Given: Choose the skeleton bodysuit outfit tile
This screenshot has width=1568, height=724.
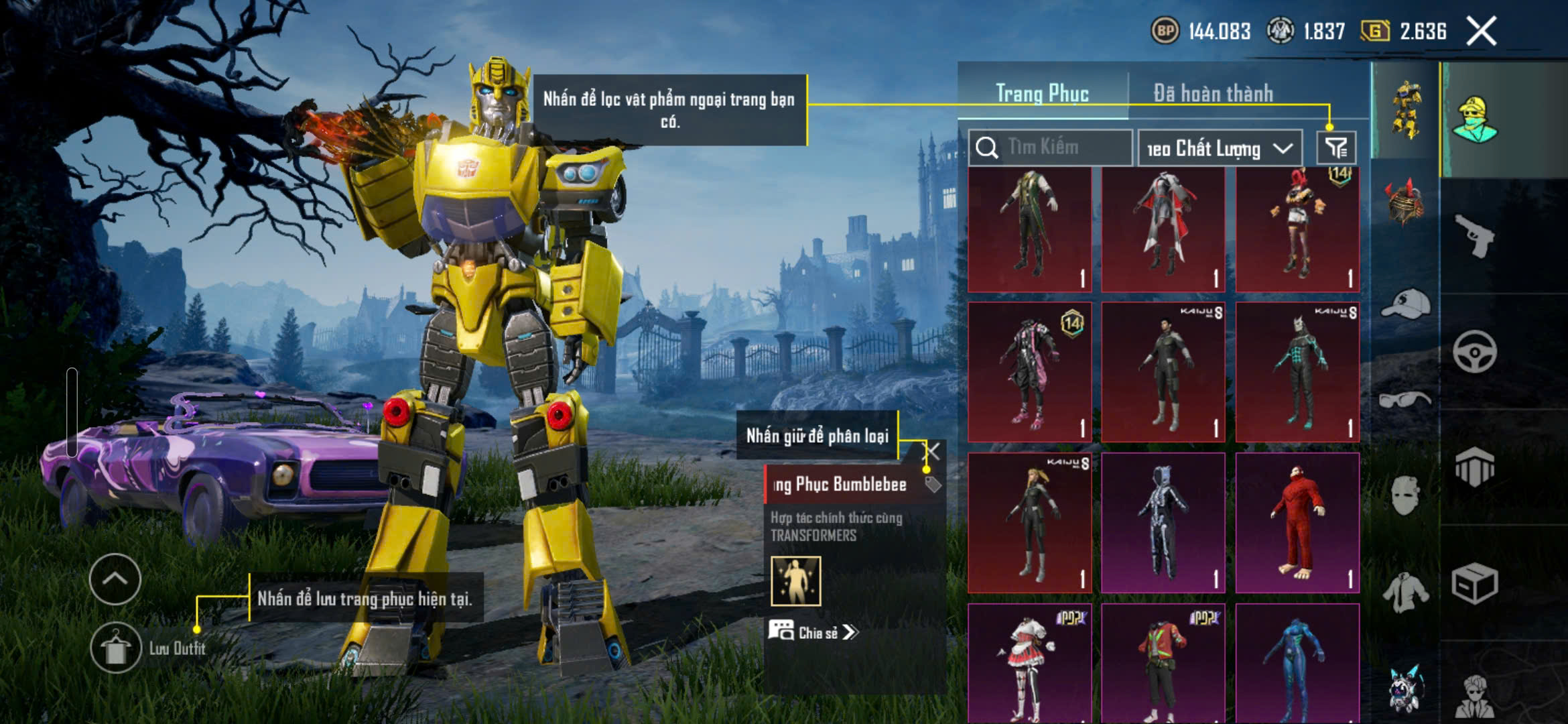Looking at the screenshot, I should tap(1163, 523).
